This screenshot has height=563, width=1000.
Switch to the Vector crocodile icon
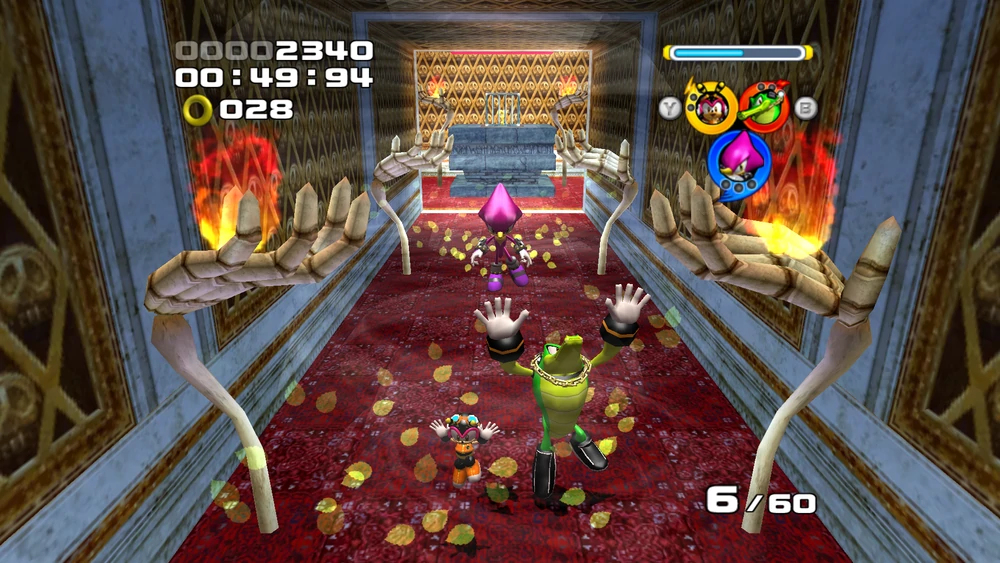[765, 107]
